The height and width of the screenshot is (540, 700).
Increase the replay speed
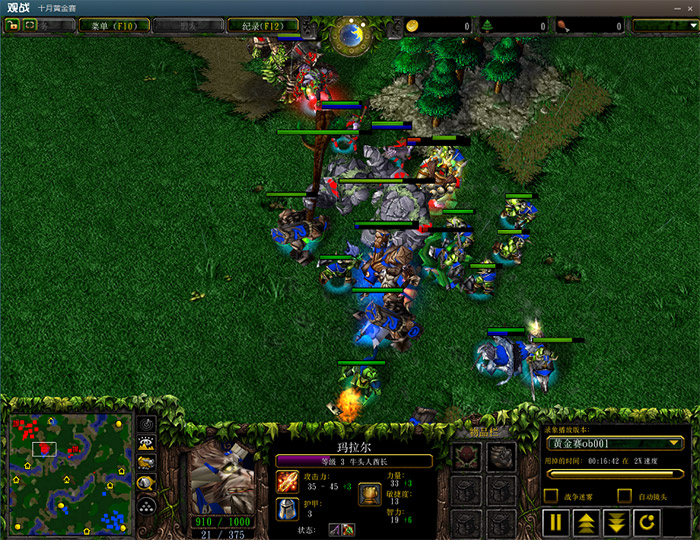coord(587,521)
